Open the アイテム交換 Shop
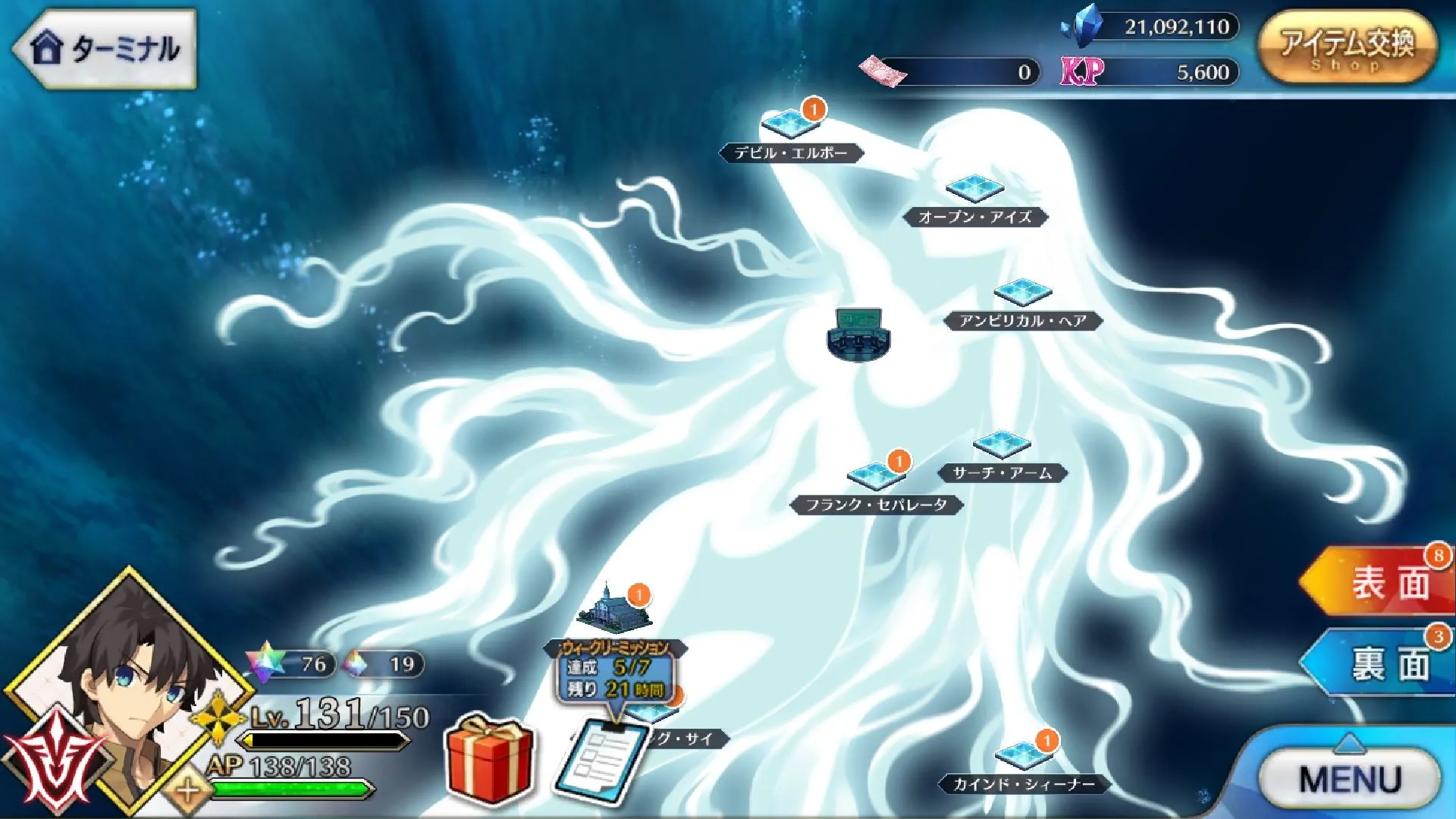Image resolution: width=1456 pixels, height=819 pixels. (x=1347, y=47)
